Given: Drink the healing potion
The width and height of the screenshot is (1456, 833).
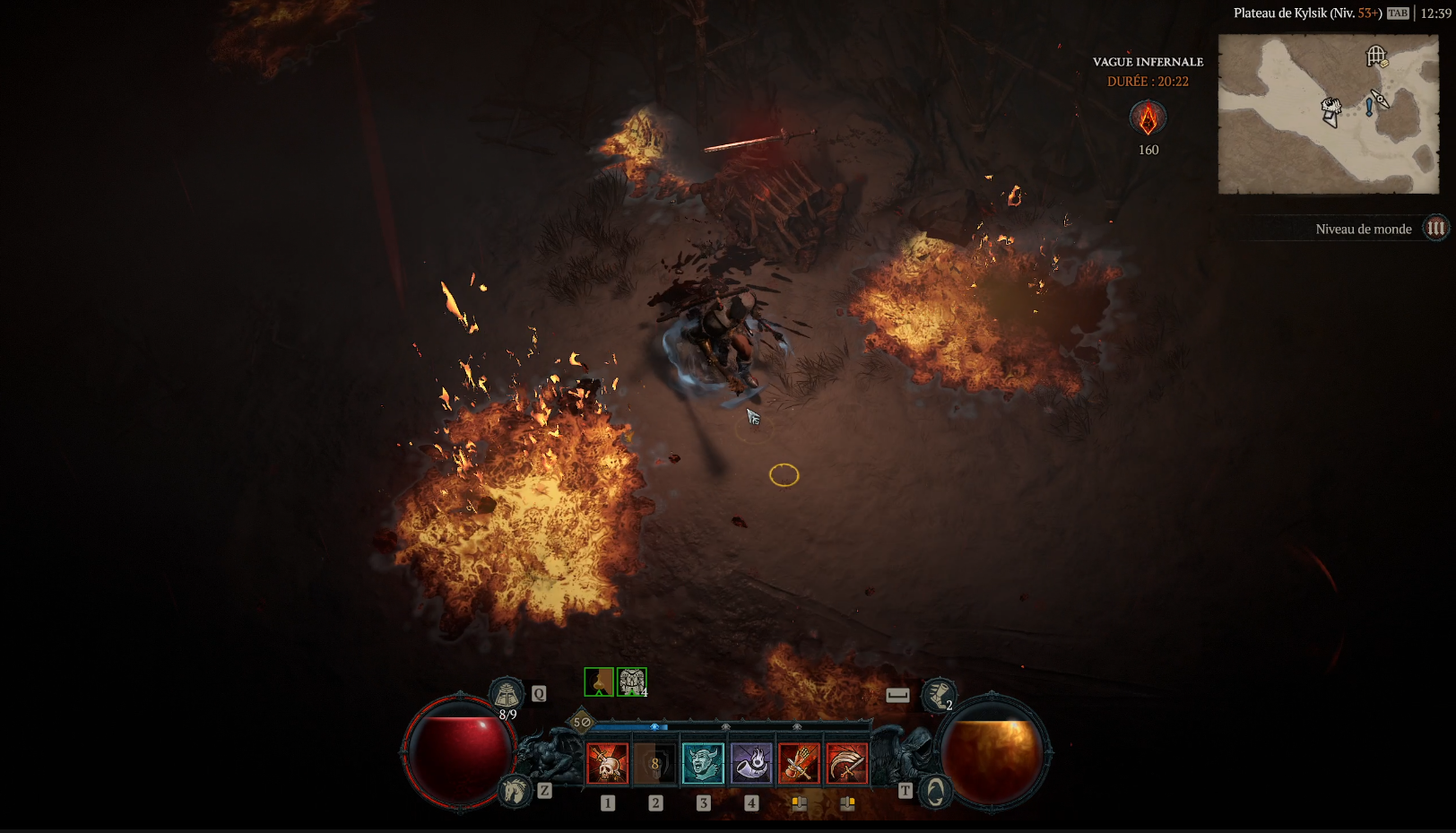Looking at the screenshot, I should [507, 694].
